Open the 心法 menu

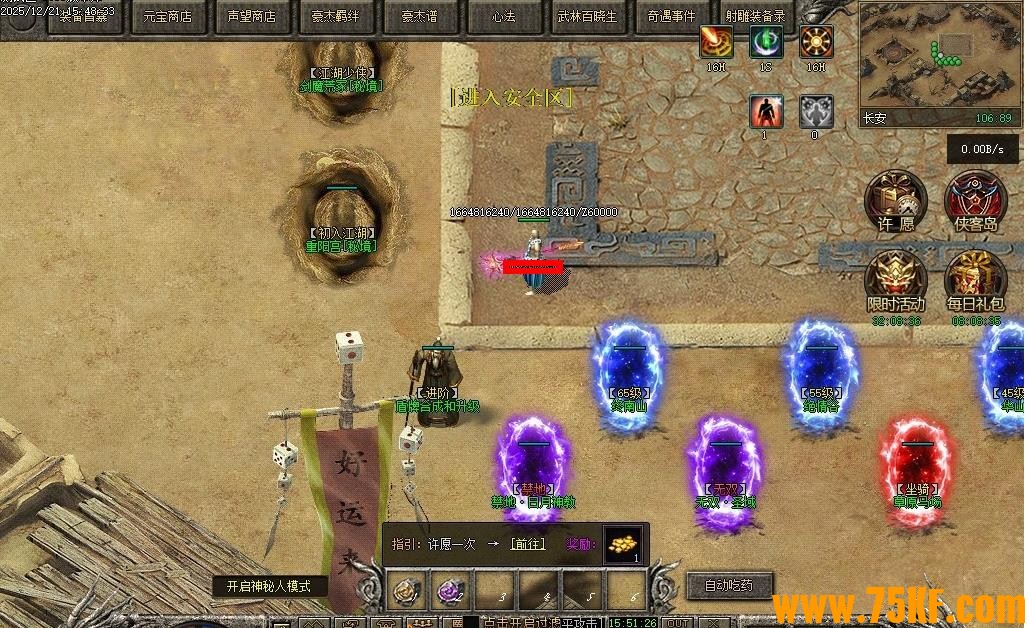[x=503, y=16]
